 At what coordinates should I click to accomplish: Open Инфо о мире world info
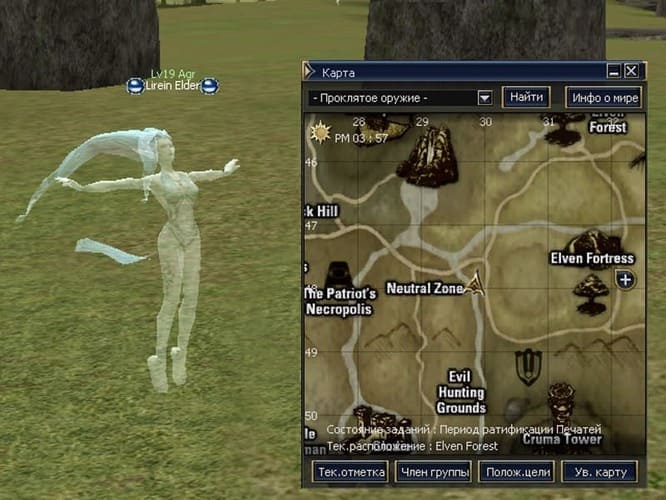click(x=602, y=97)
